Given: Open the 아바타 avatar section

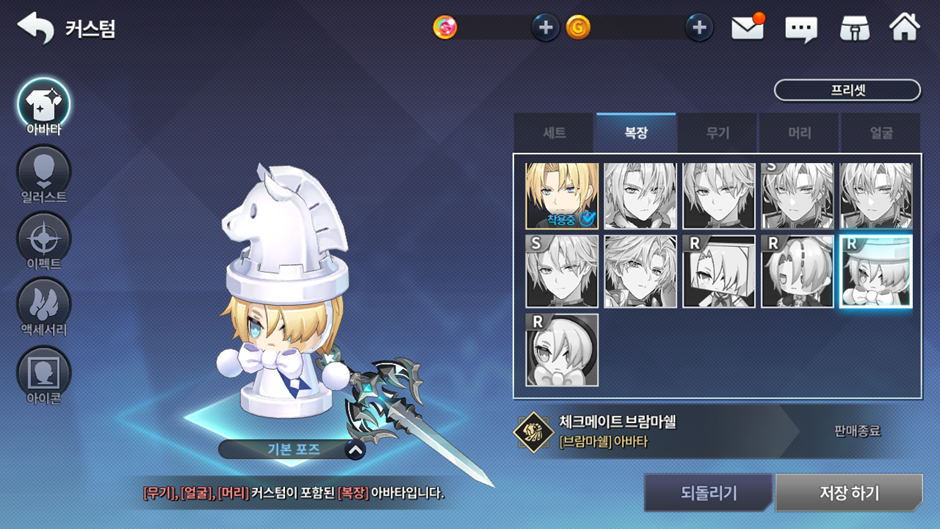Looking at the screenshot, I should point(44,105).
